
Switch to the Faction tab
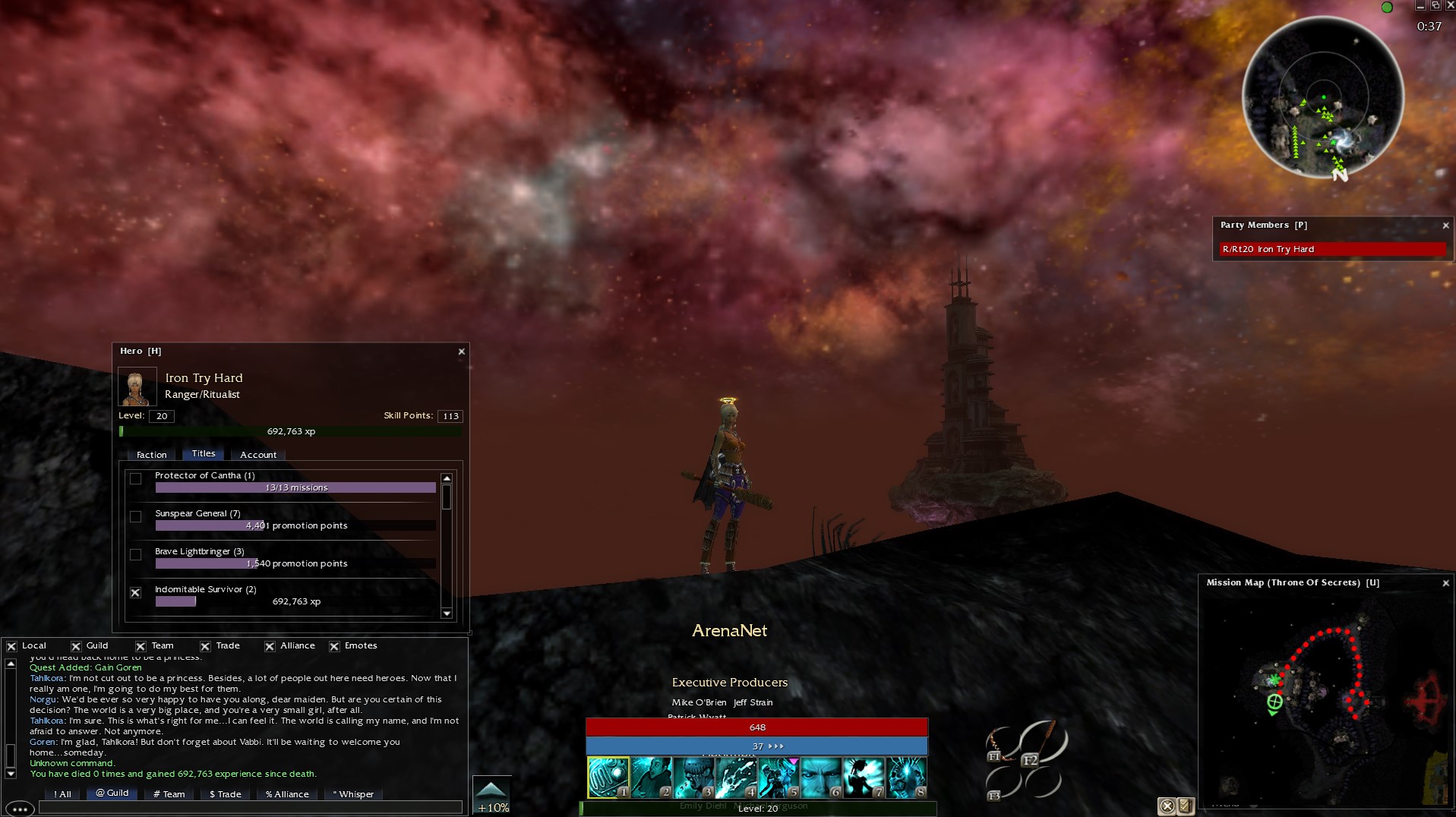151,455
